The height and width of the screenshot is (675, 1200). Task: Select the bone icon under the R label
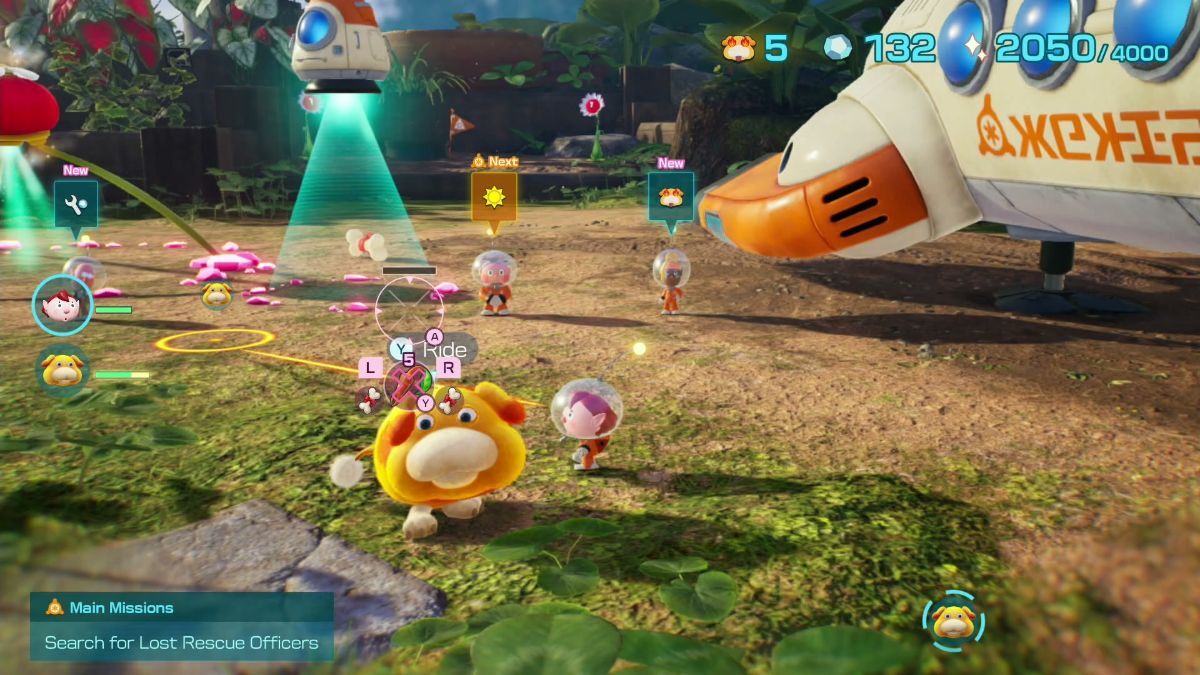[449, 400]
